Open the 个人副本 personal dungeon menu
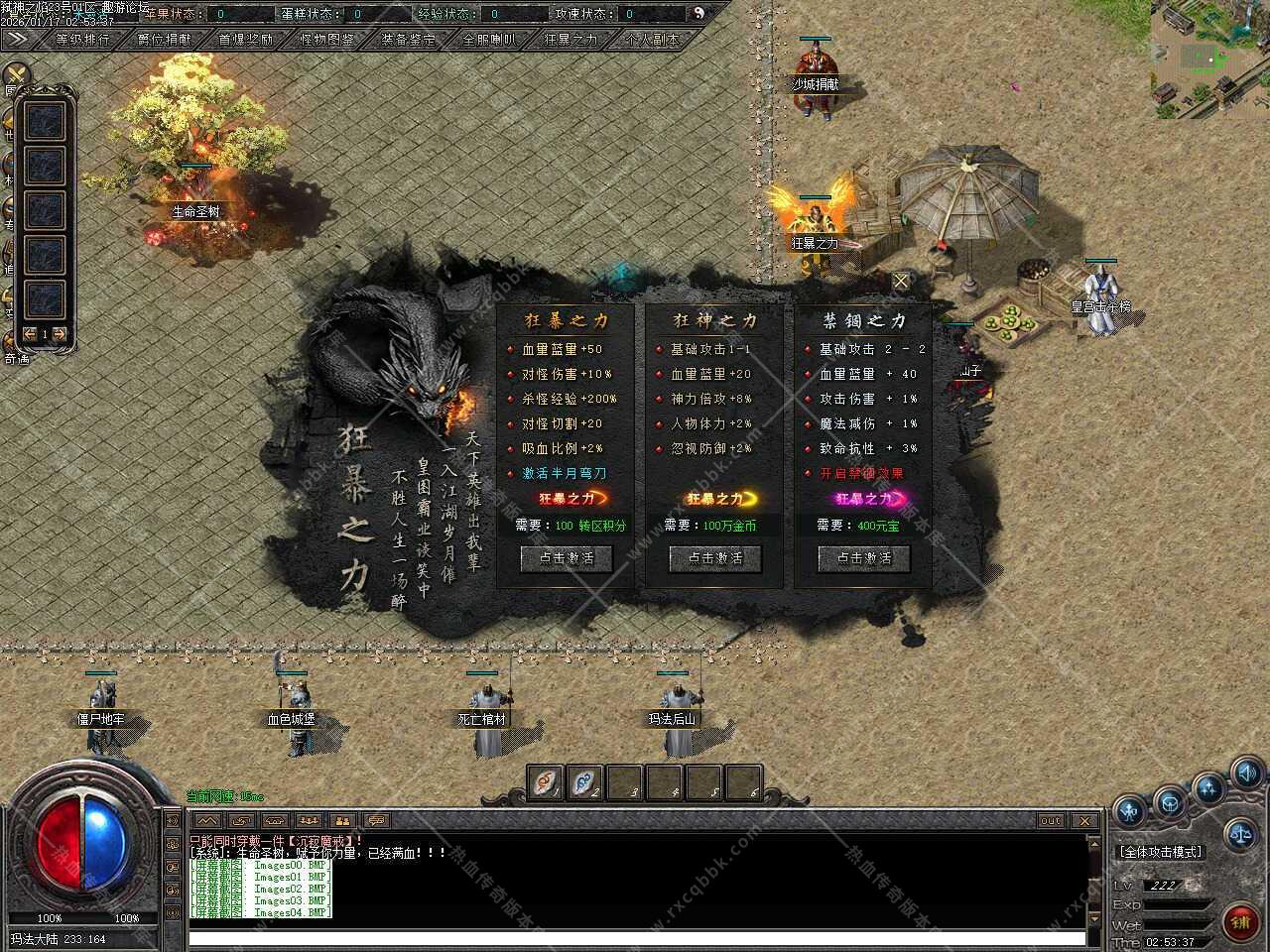The image size is (1270, 952). point(653,40)
